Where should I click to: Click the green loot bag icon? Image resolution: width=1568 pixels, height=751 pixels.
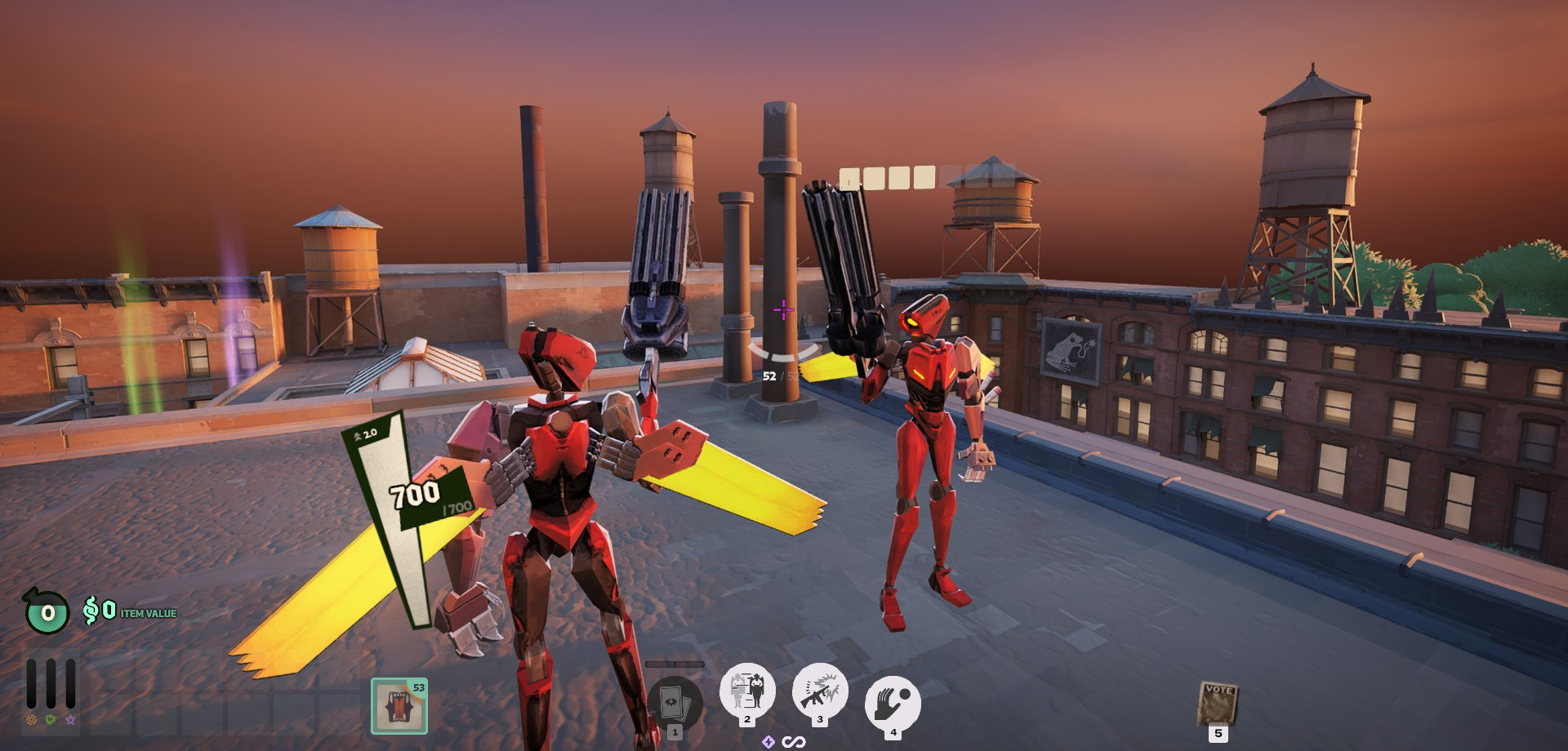pyautogui.click(x=47, y=611)
